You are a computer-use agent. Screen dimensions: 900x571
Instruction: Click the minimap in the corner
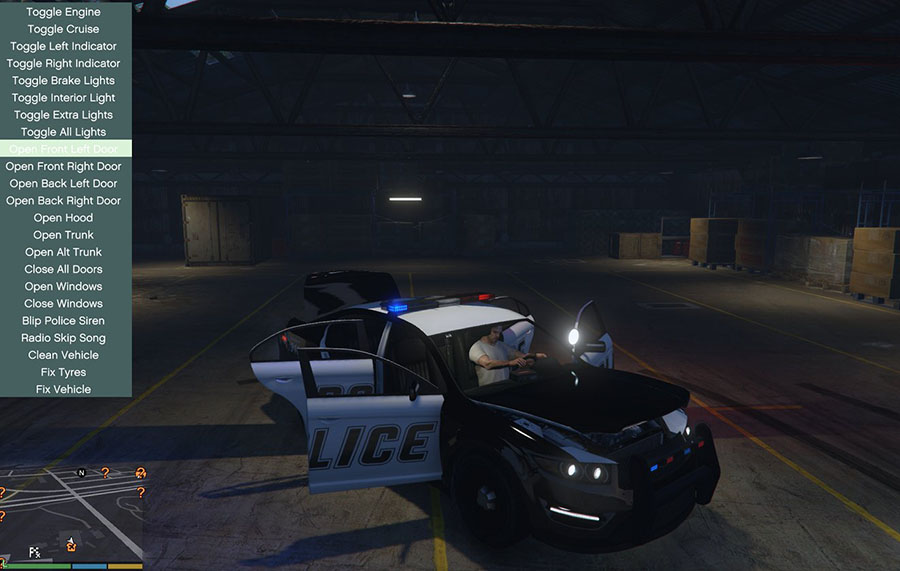click(72, 514)
